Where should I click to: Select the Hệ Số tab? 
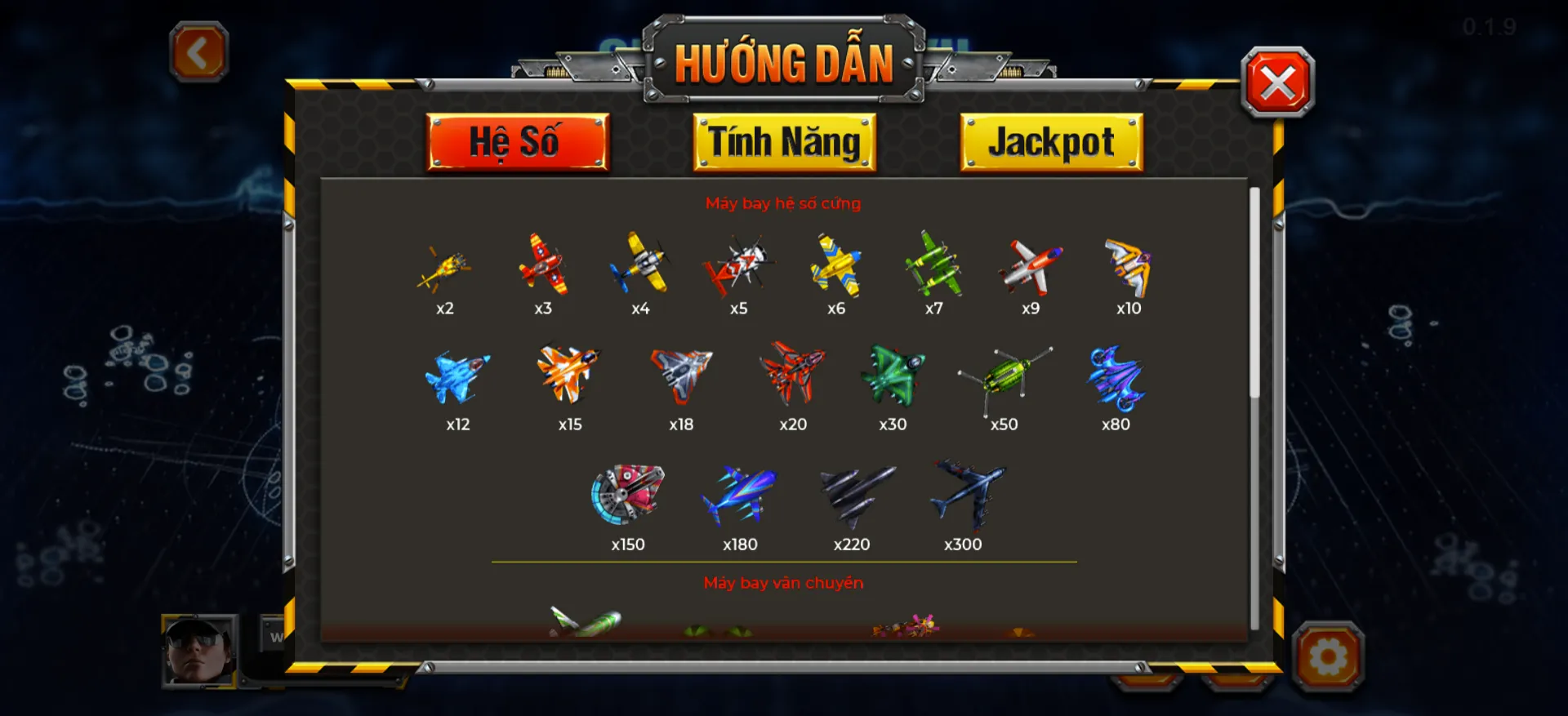pos(518,141)
